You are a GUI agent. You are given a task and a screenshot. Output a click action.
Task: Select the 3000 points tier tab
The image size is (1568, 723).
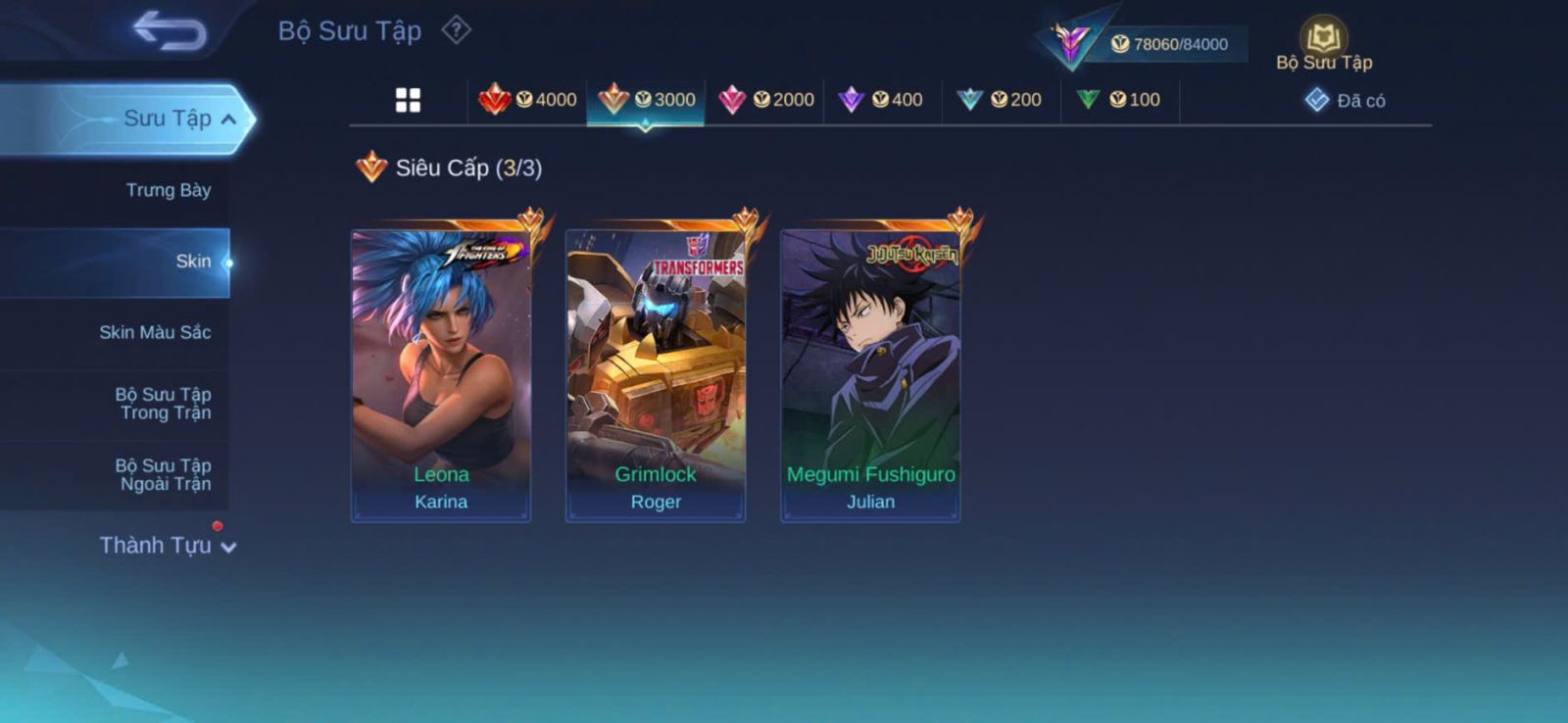(x=646, y=100)
